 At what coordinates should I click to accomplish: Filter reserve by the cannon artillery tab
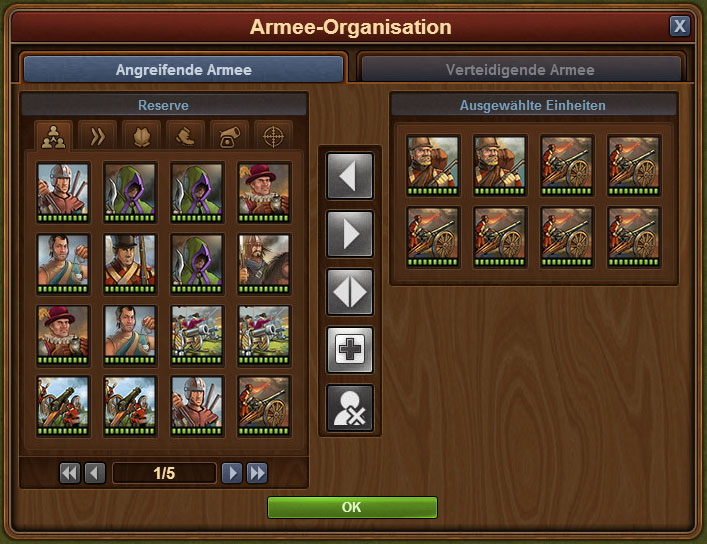click(x=230, y=135)
